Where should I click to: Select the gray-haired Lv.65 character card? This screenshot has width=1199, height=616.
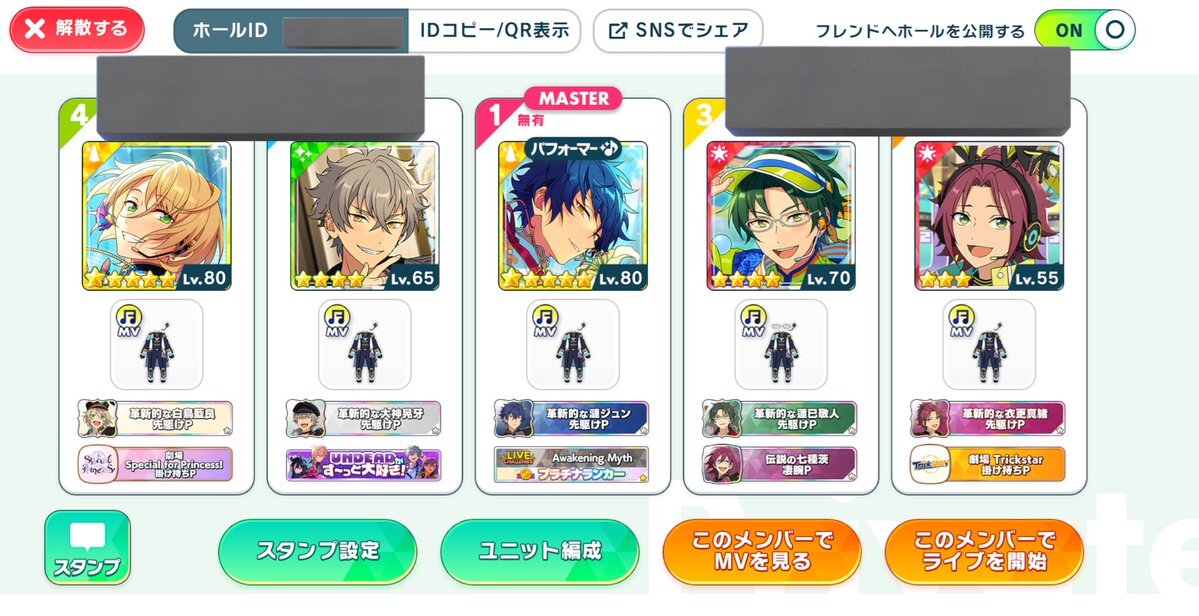[x=364, y=216]
